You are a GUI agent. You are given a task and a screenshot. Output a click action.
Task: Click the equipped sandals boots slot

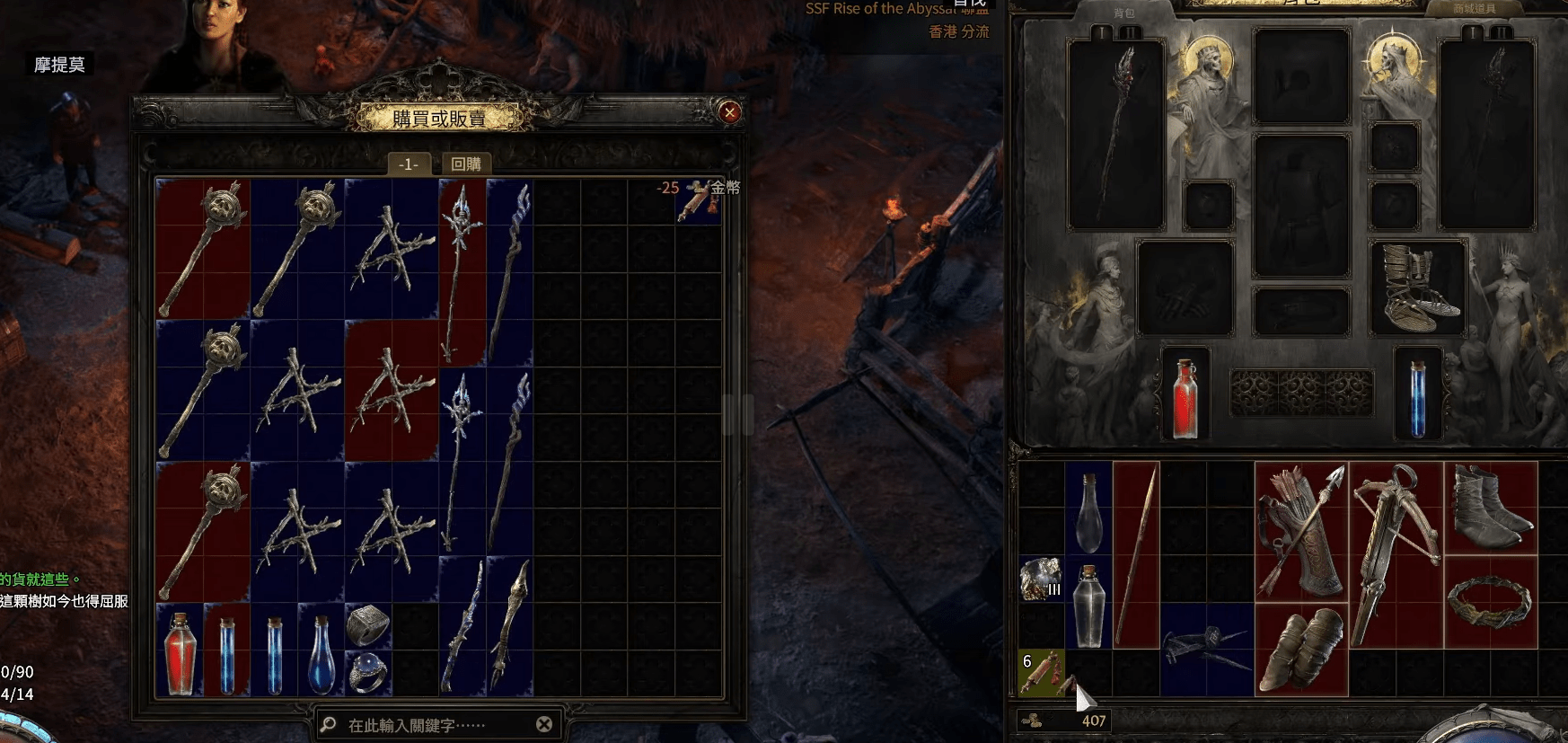click(x=1418, y=288)
